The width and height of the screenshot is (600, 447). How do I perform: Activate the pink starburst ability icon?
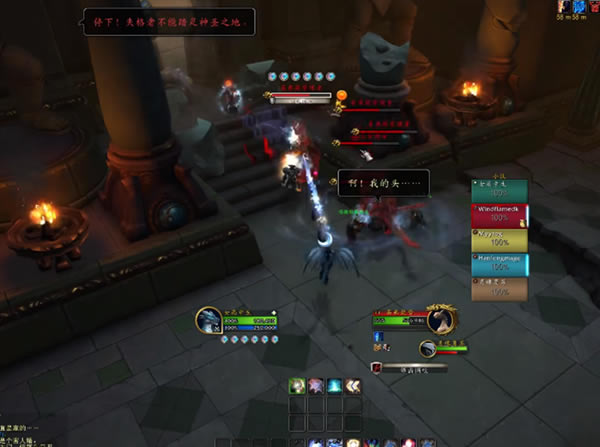coord(316,385)
